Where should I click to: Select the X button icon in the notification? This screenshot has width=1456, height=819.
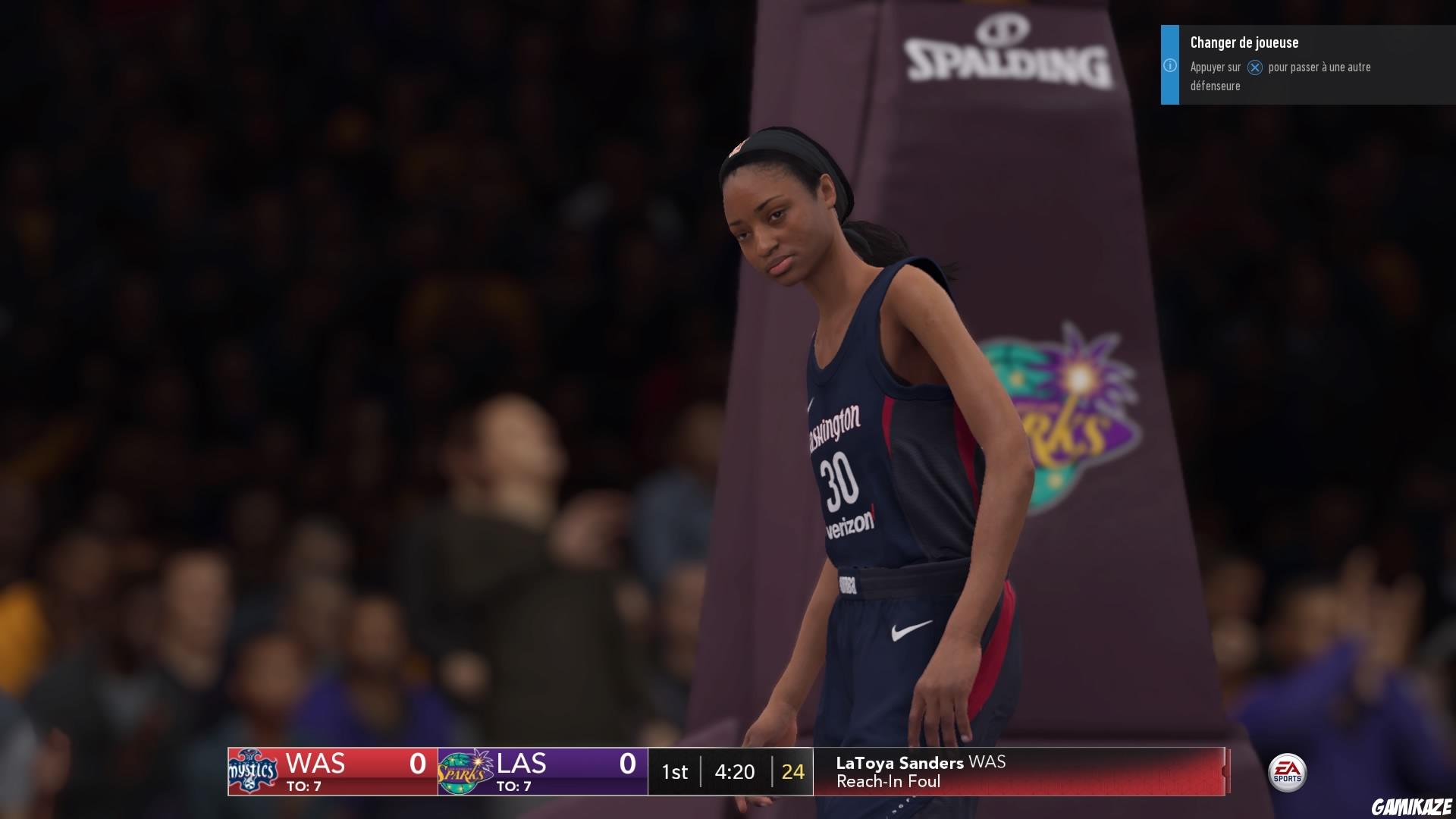coord(1255,67)
